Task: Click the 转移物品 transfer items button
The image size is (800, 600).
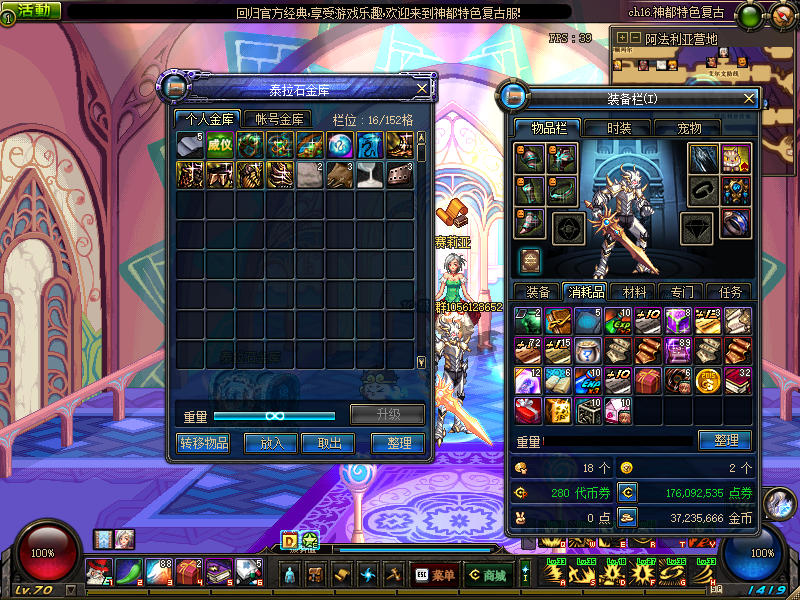Action: pyautogui.click(x=204, y=443)
